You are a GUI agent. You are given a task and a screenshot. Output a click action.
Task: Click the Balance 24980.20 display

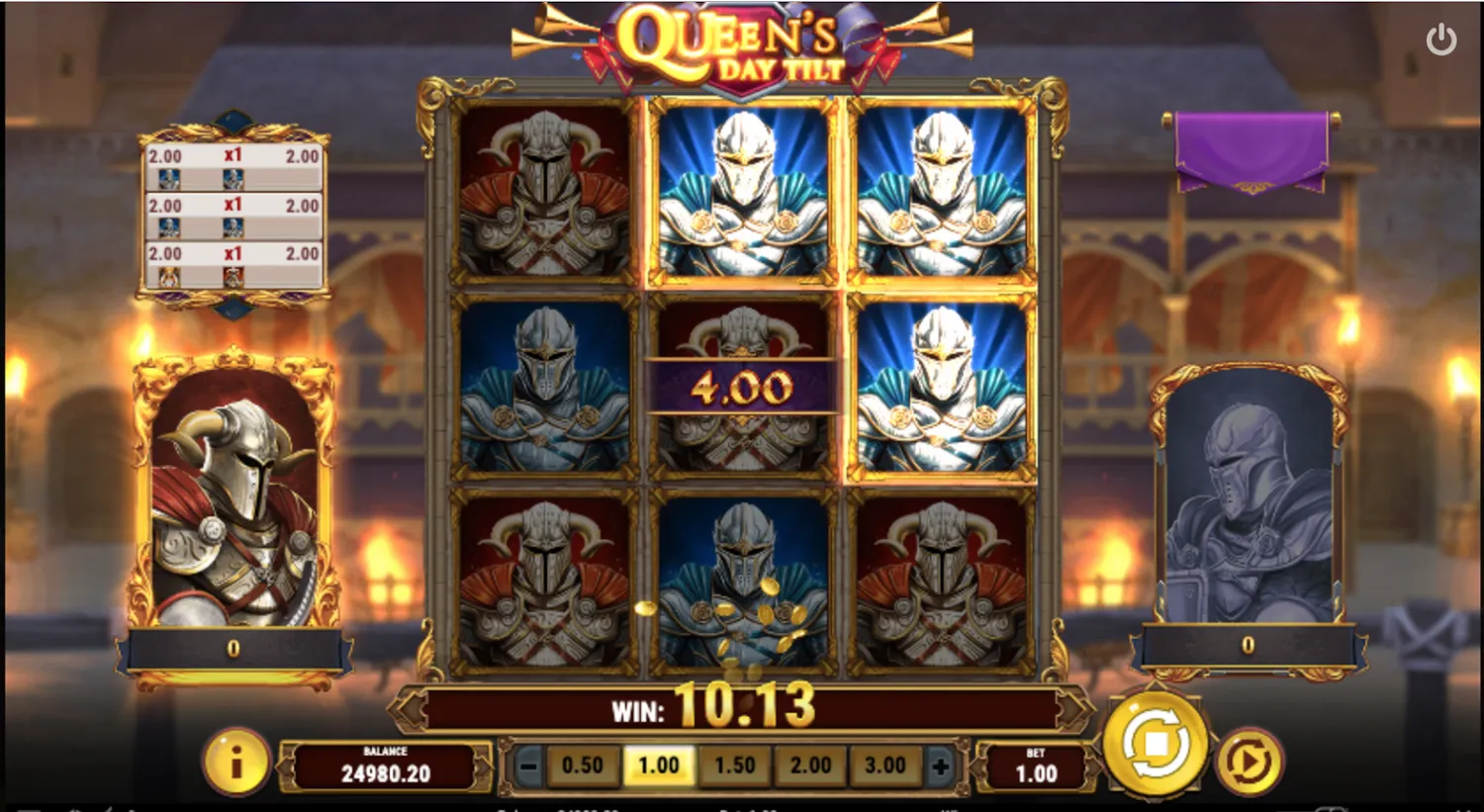(386, 764)
